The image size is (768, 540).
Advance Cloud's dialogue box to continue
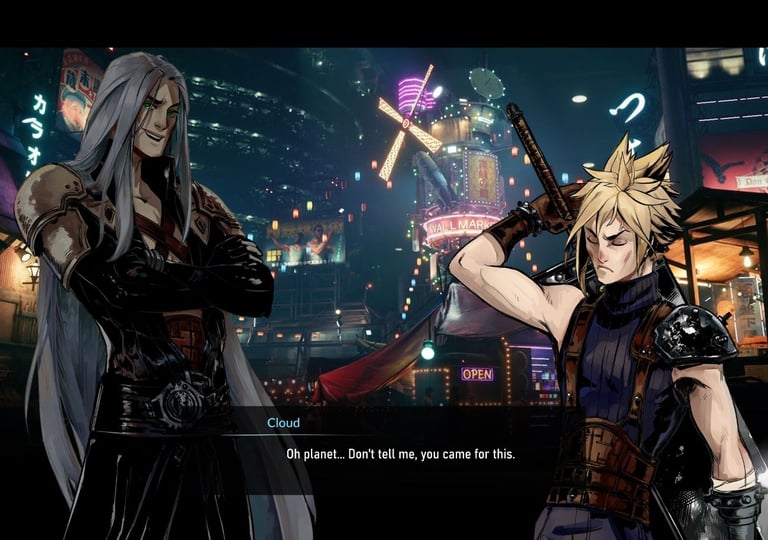(x=400, y=454)
